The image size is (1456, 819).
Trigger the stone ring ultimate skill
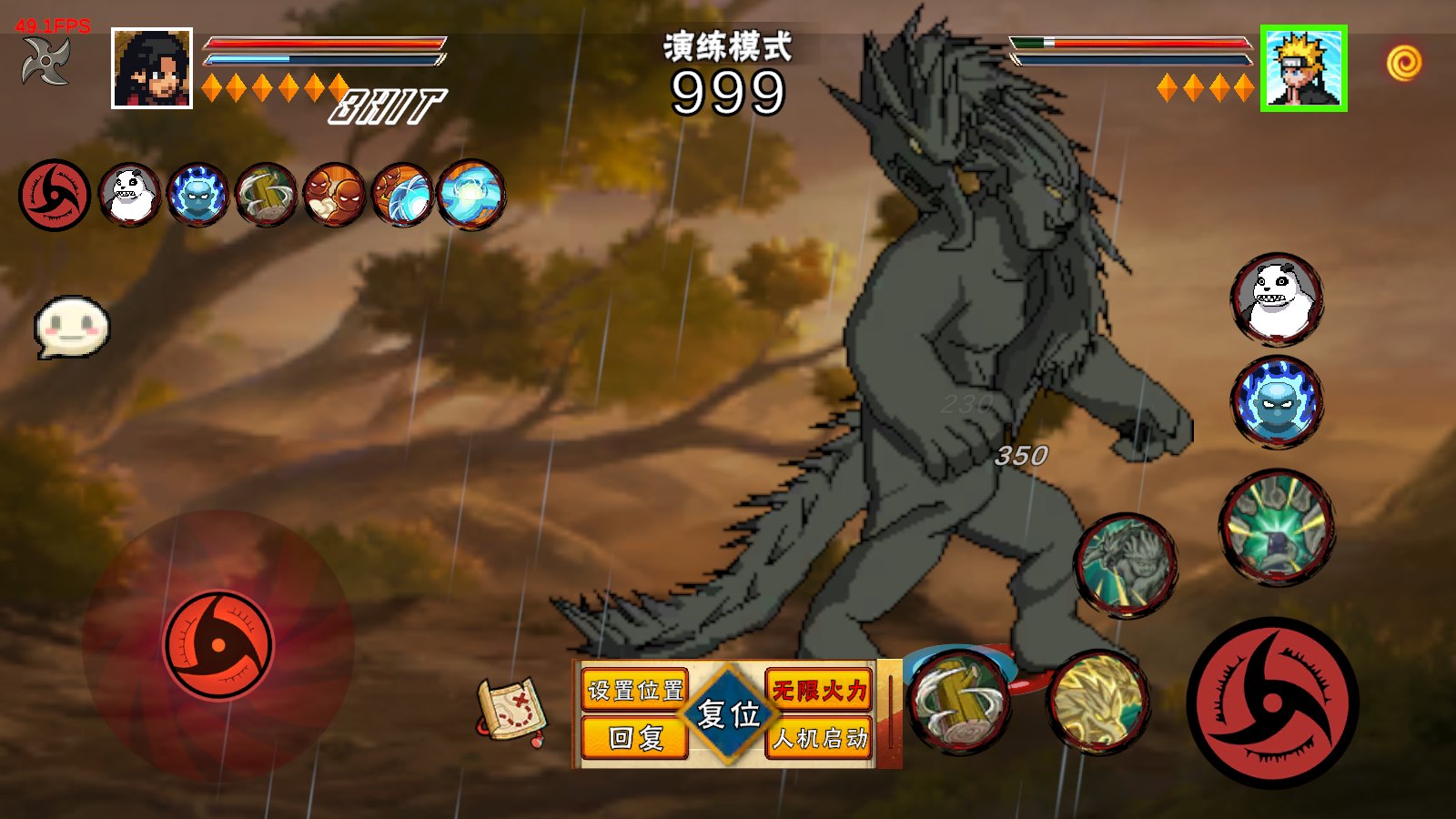1276,527
